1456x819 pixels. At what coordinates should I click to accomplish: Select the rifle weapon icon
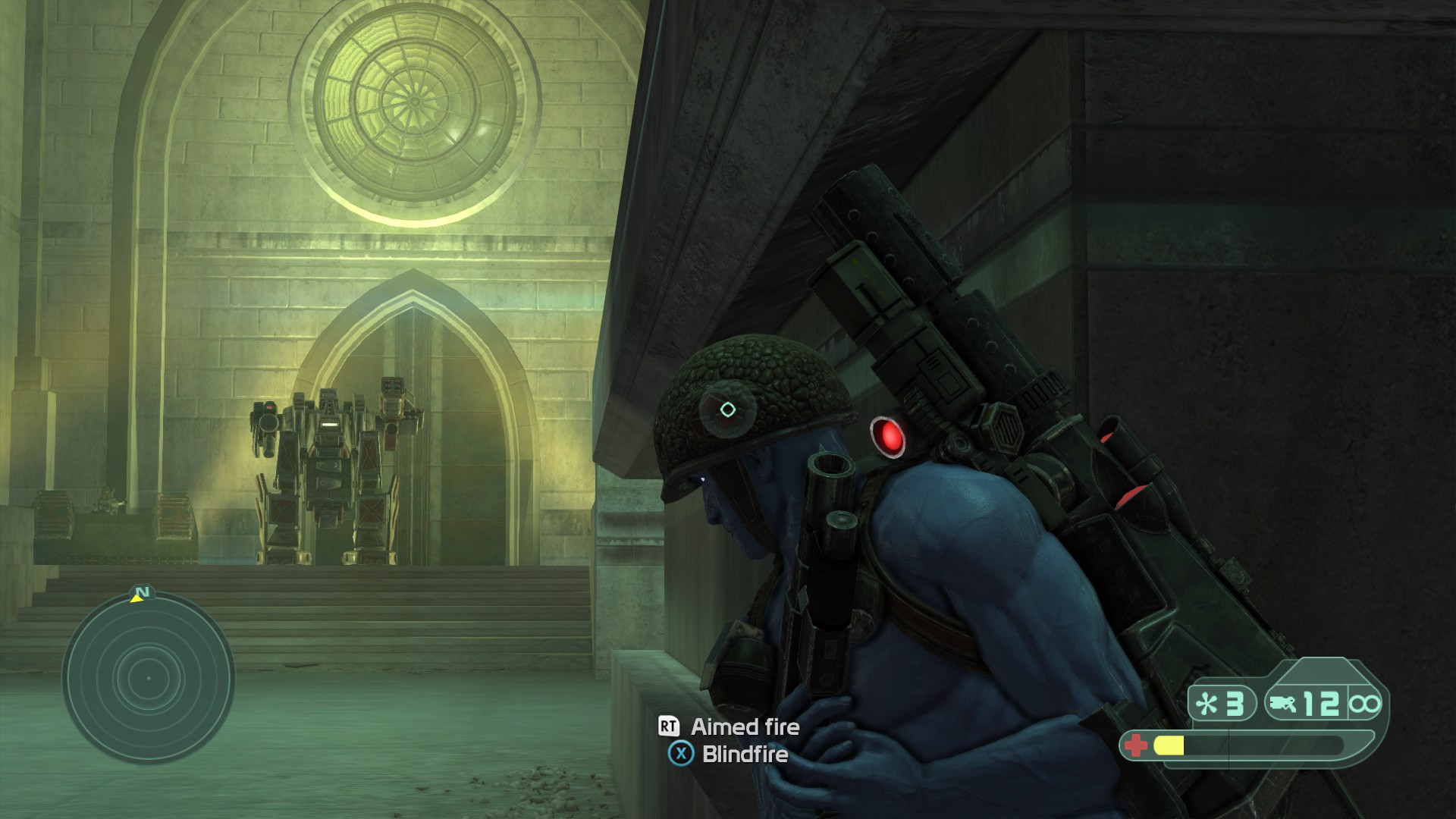click(1281, 704)
